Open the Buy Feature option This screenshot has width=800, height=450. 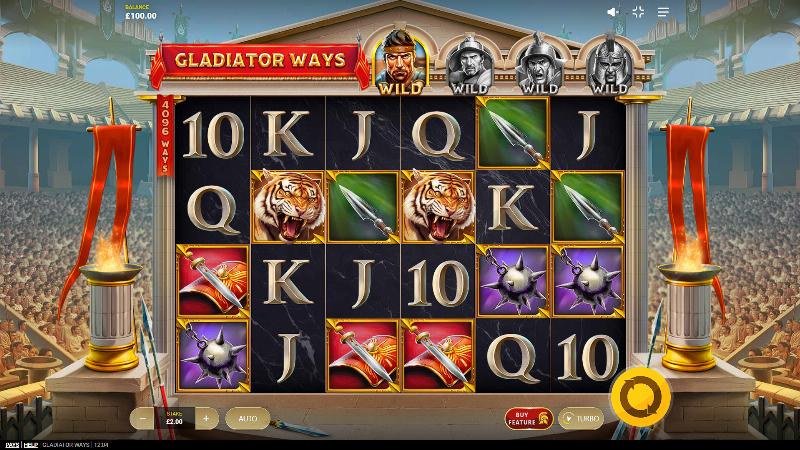[x=528, y=418]
